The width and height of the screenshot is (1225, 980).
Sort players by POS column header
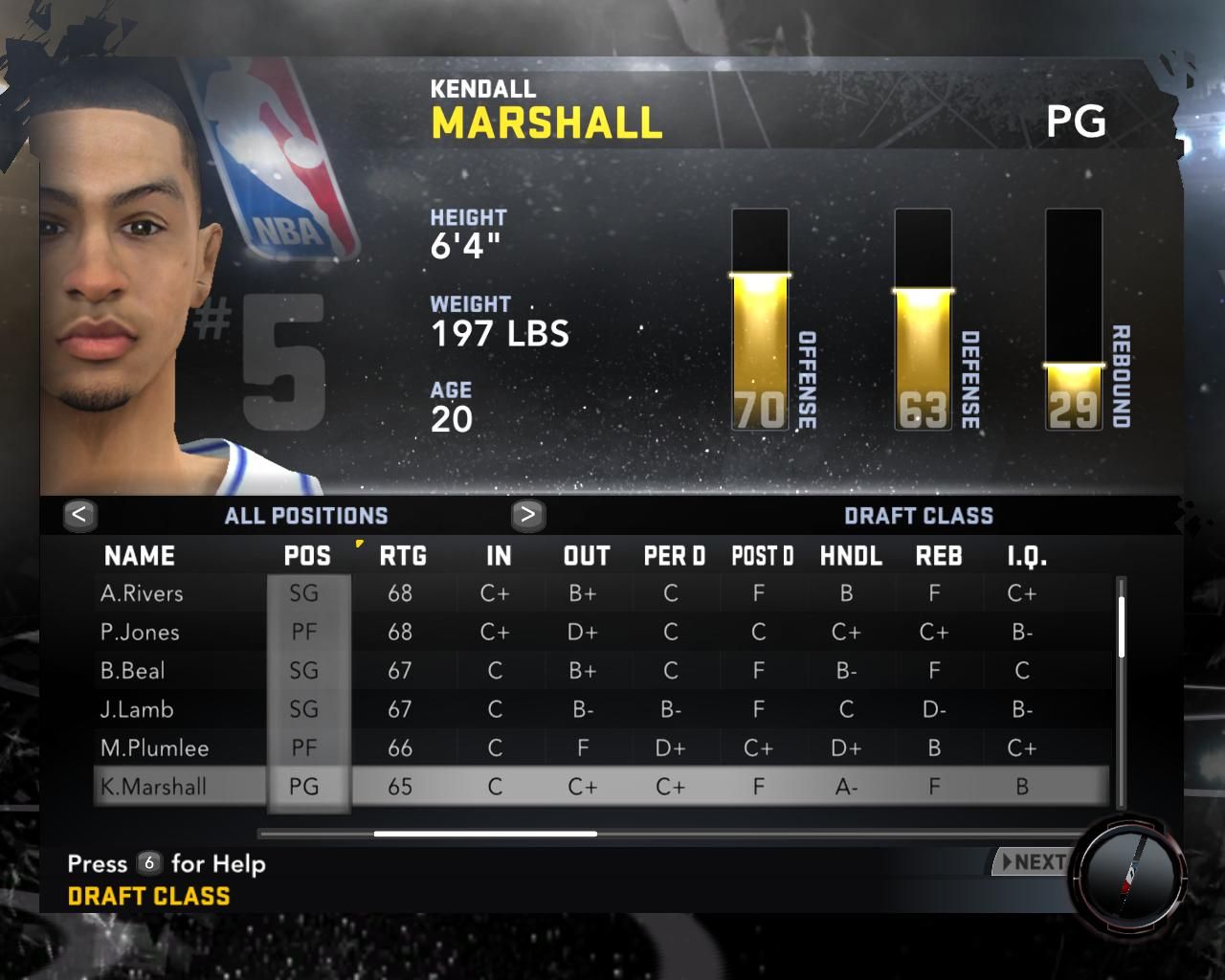(x=307, y=556)
